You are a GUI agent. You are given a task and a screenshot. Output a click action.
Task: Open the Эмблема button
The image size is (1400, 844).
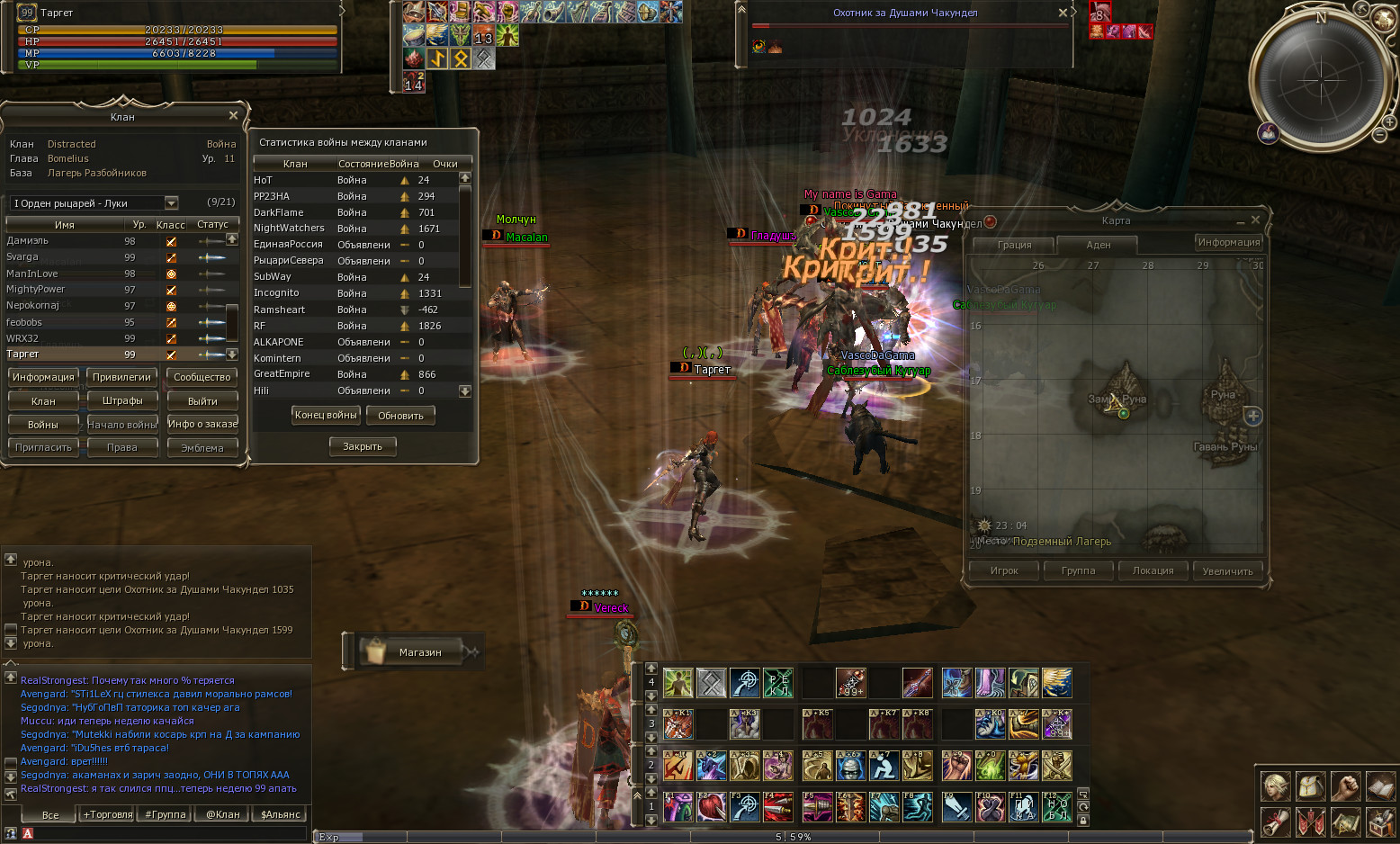[x=202, y=447]
